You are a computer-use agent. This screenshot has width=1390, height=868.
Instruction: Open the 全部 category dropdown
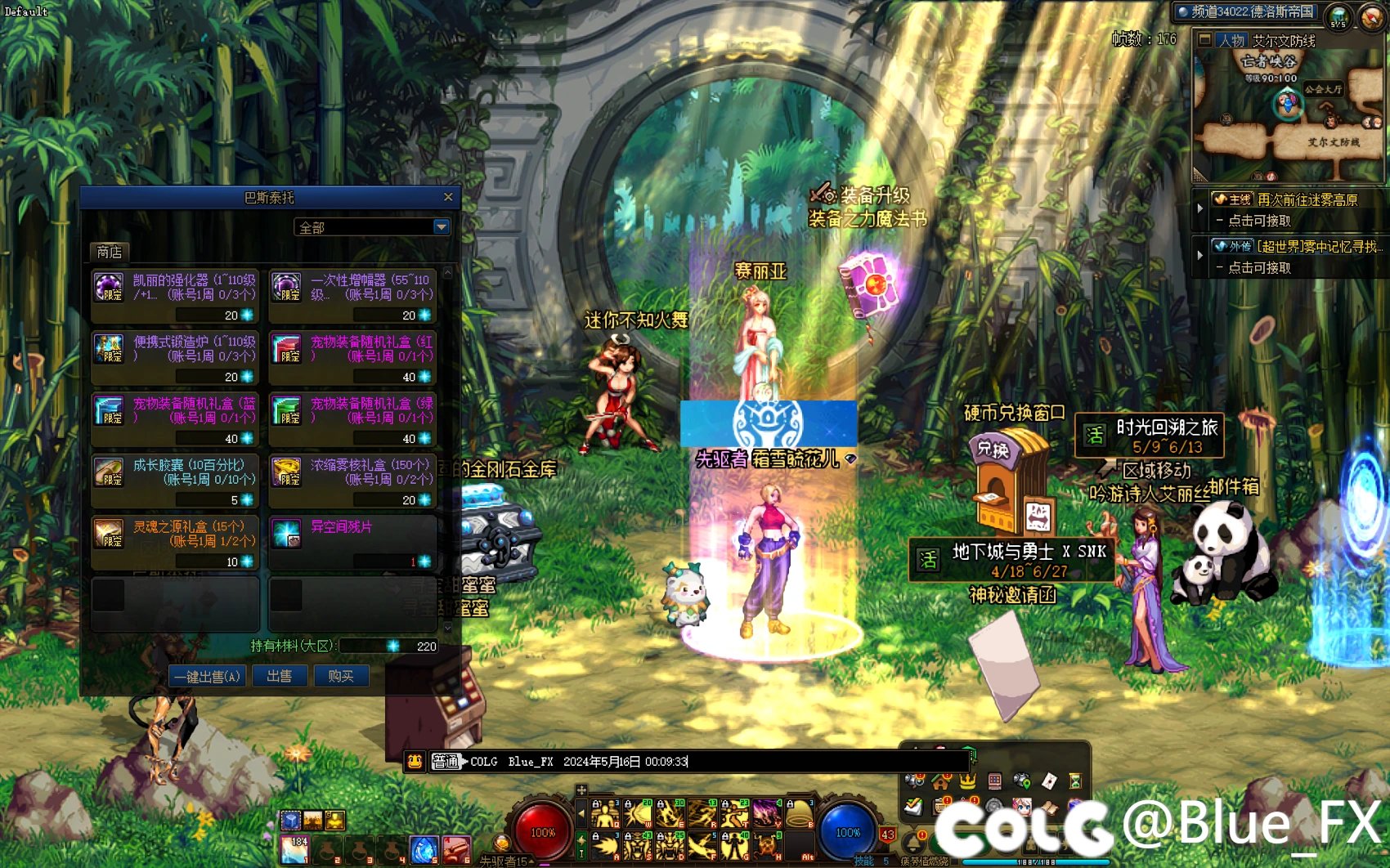click(442, 226)
